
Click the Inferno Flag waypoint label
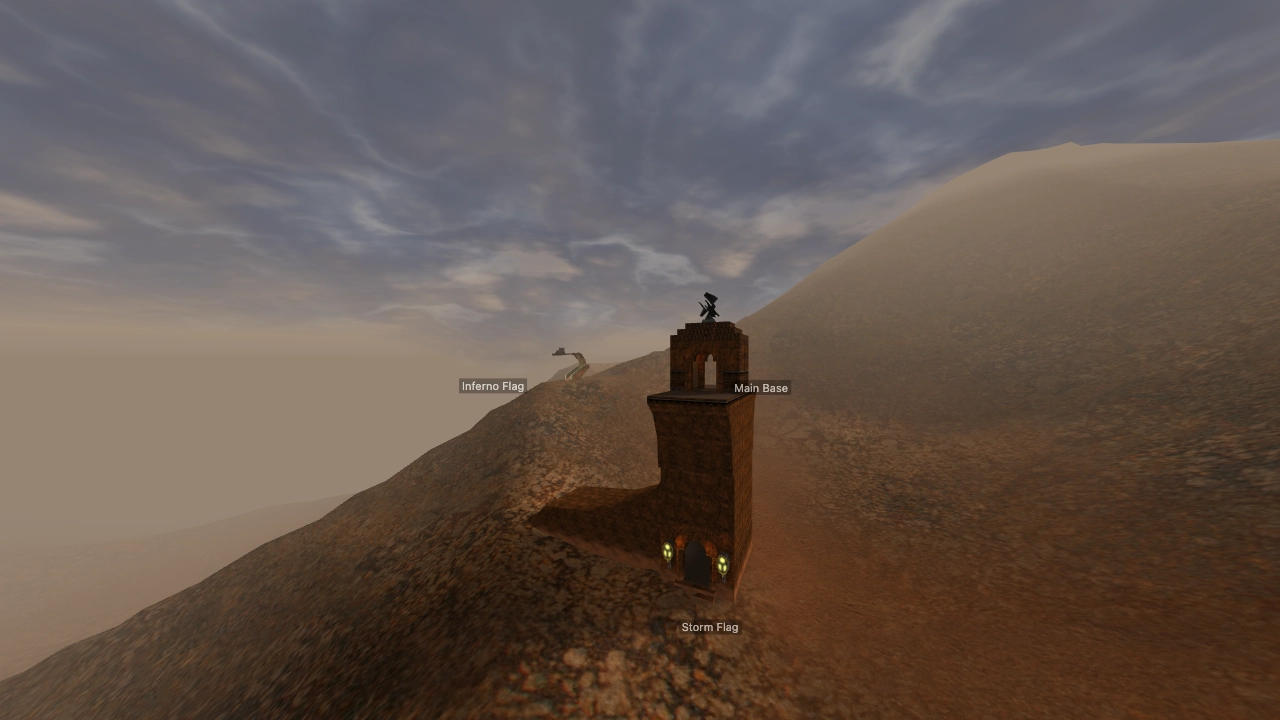point(493,385)
